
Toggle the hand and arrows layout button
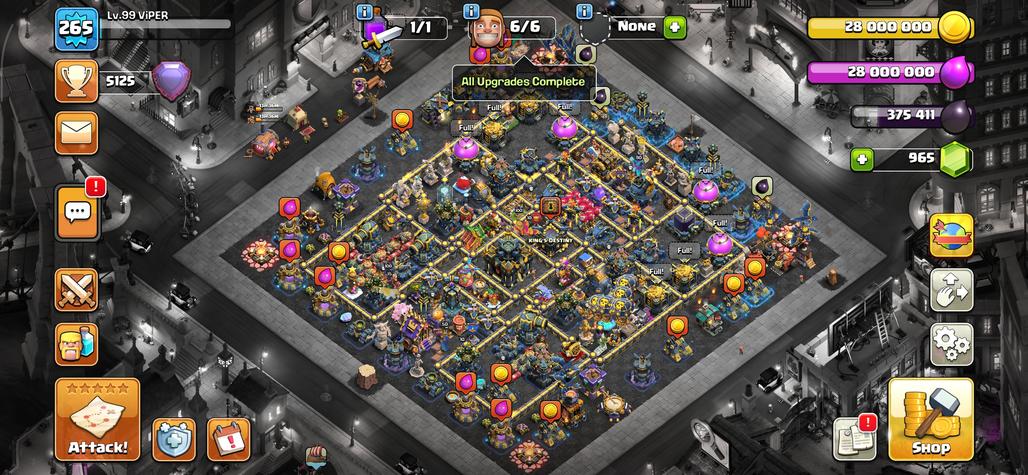click(952, 289)
